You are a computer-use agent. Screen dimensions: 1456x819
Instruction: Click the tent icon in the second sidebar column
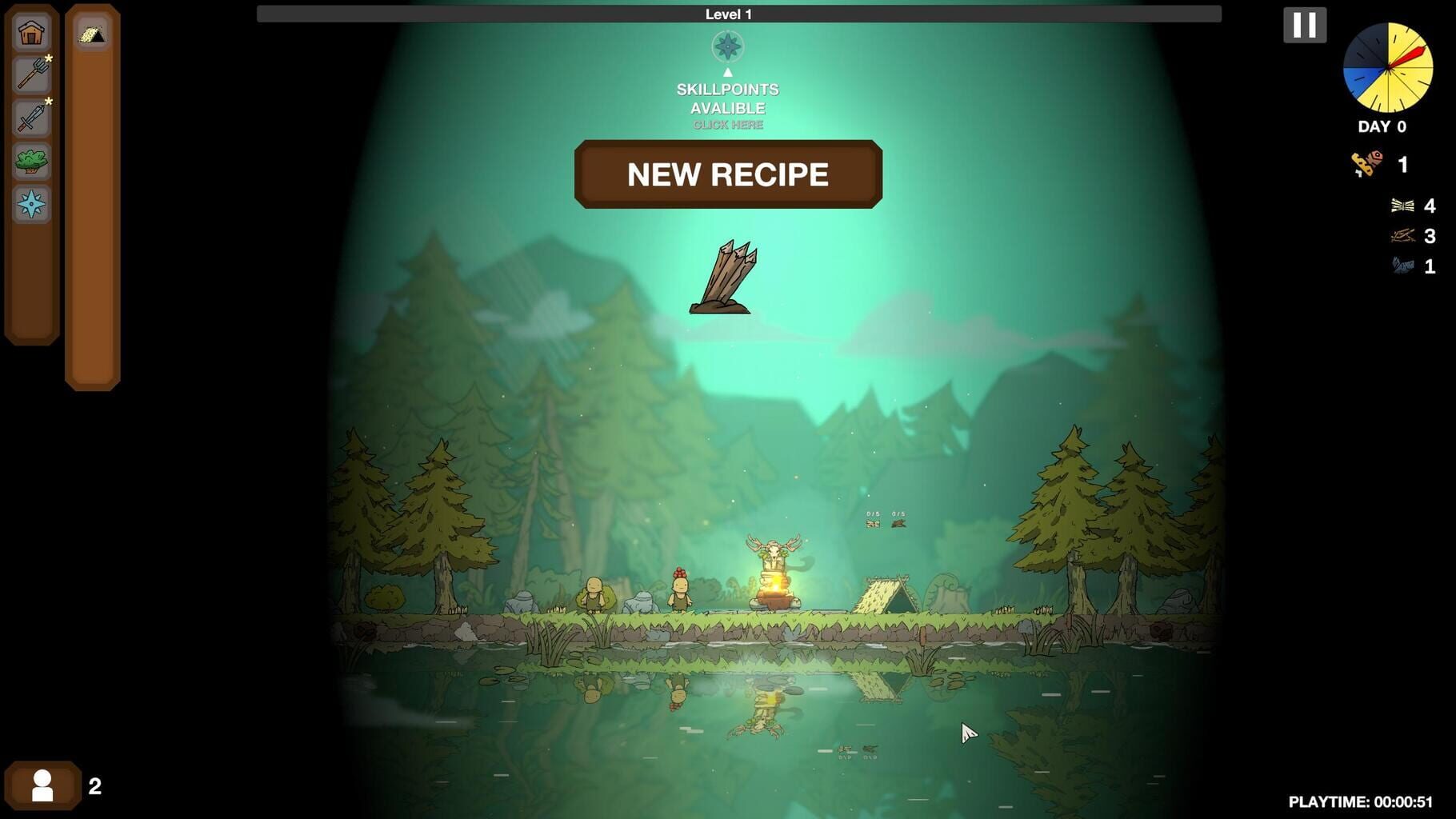[91, 35]
